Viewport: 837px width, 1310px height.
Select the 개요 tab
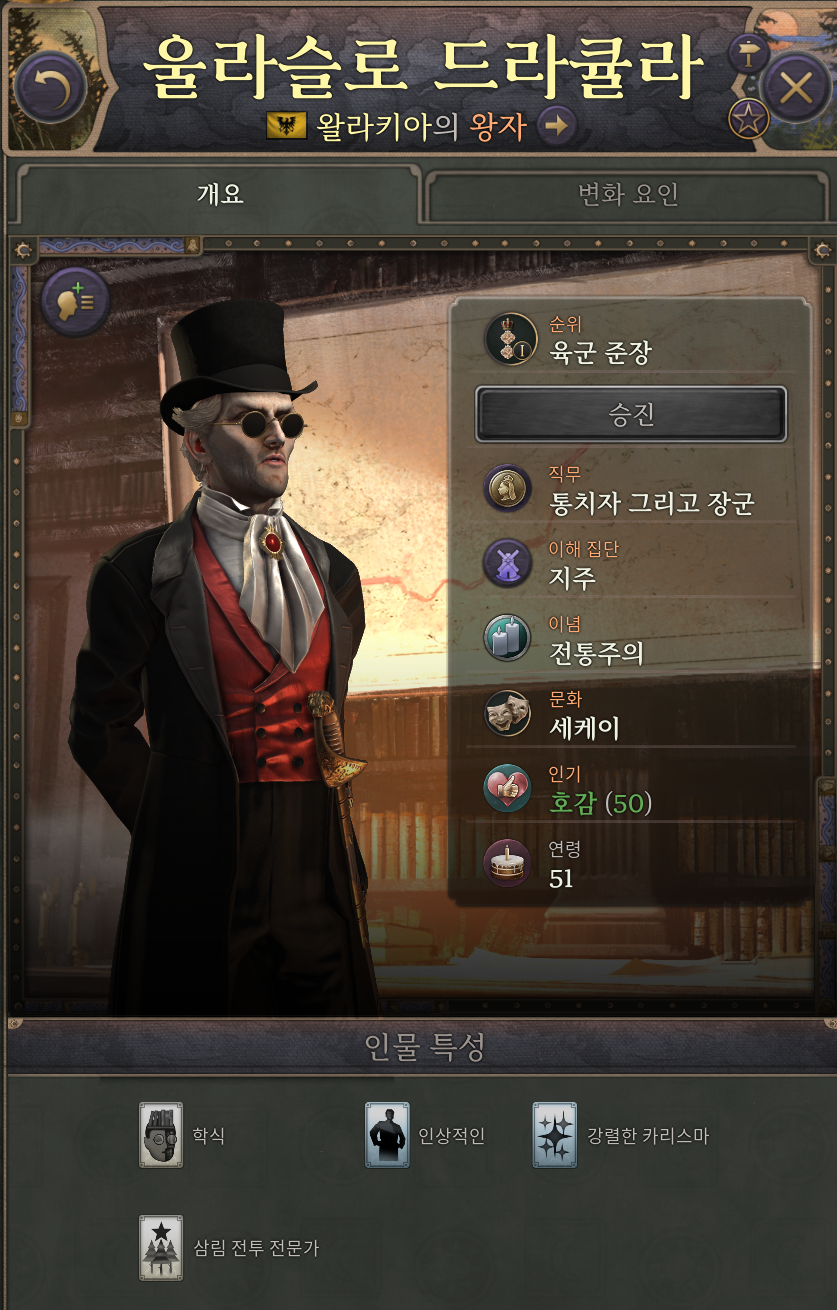click(220, 194)
